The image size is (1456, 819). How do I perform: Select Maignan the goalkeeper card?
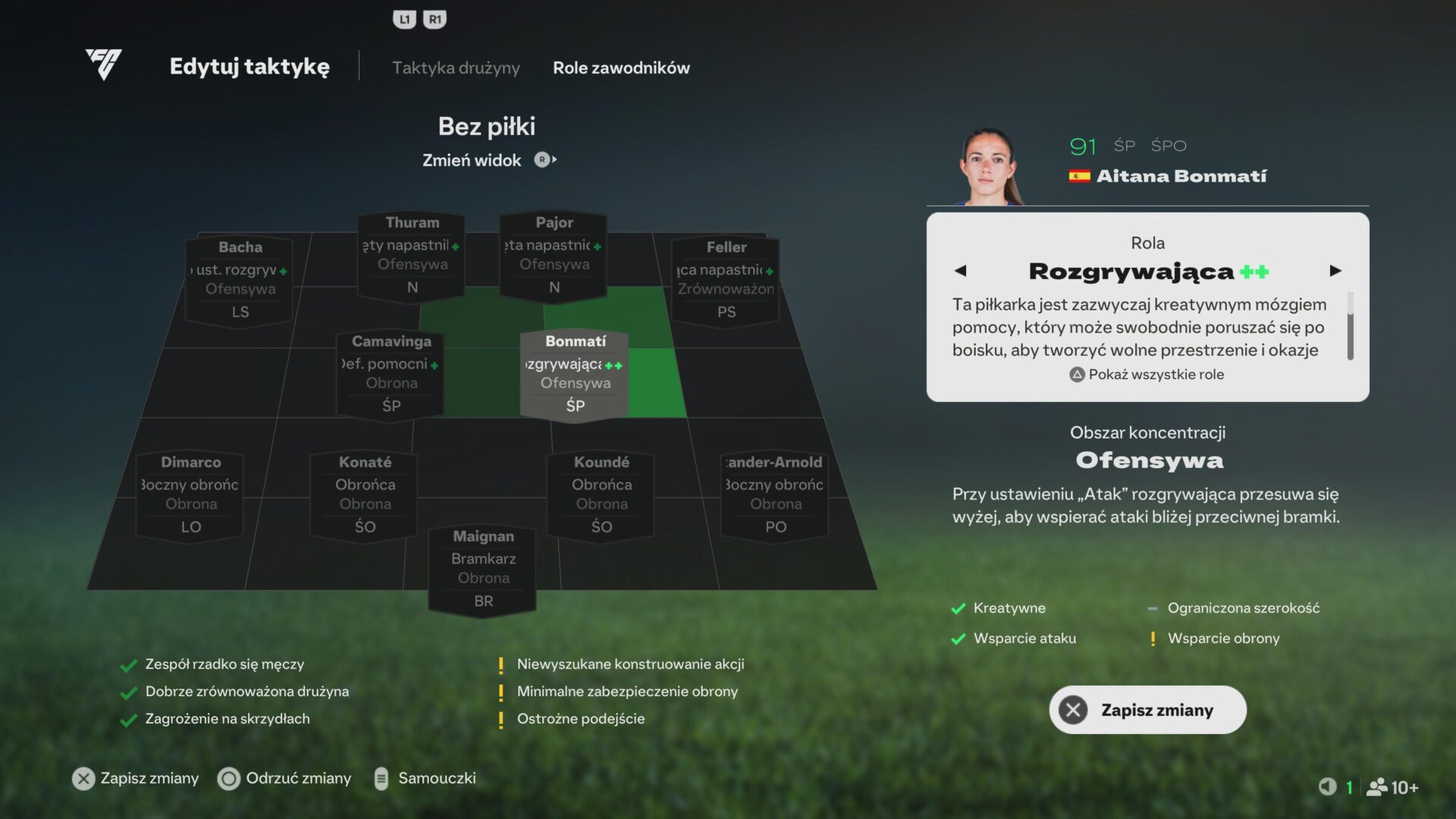(x=483, y=569)
